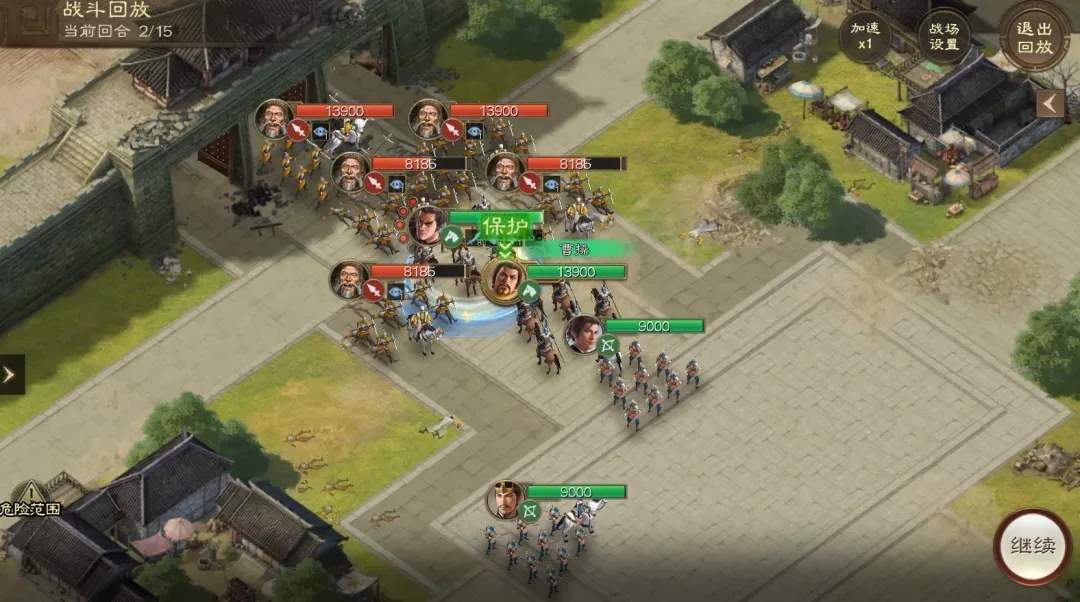Click the 继续 continue button
1080x602 pixels.
pyautogui.click(x=1033, y=547)
